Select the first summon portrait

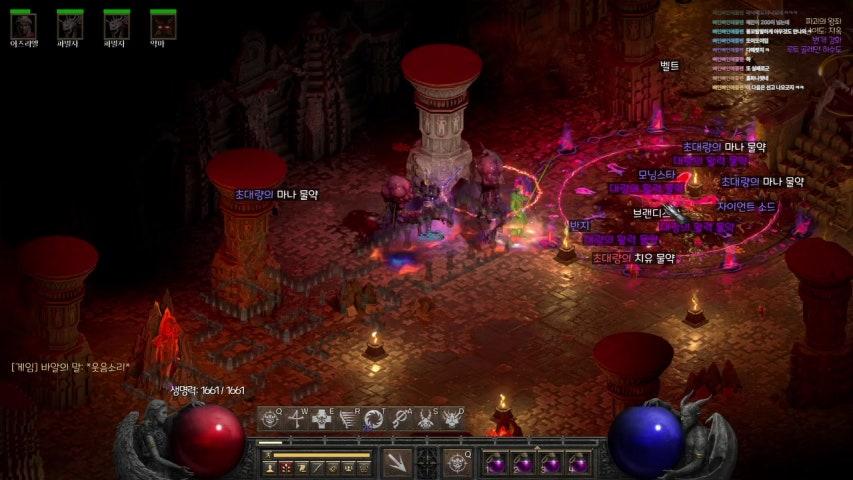click(23, 25)
